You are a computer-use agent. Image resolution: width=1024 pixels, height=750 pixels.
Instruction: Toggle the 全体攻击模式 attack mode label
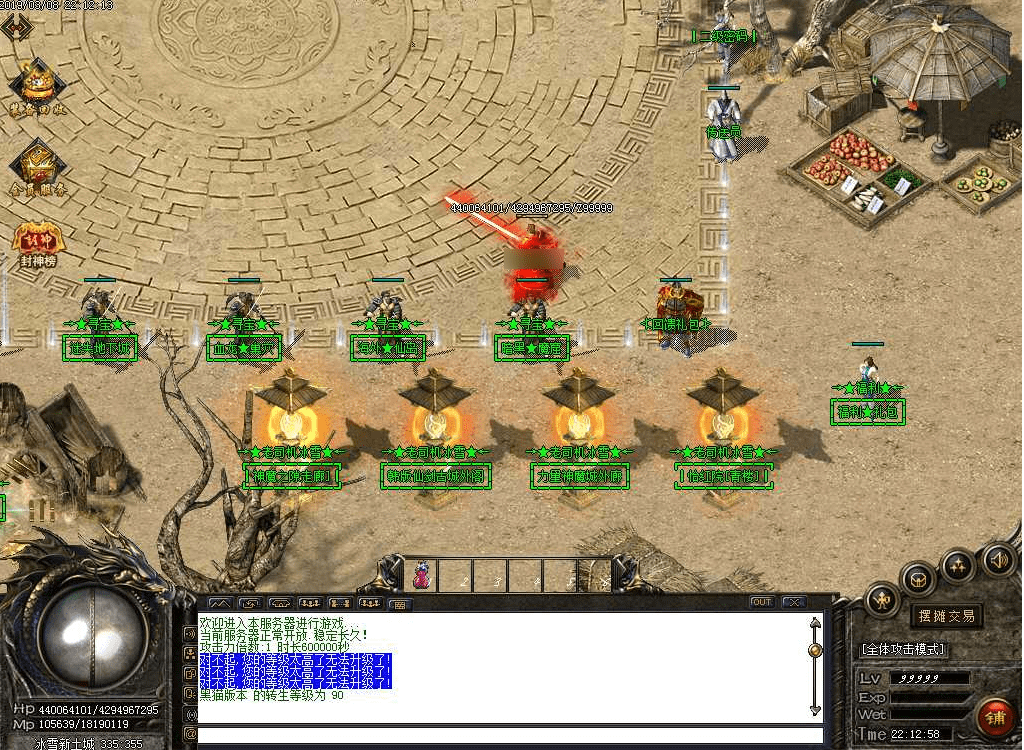point(902,649)
